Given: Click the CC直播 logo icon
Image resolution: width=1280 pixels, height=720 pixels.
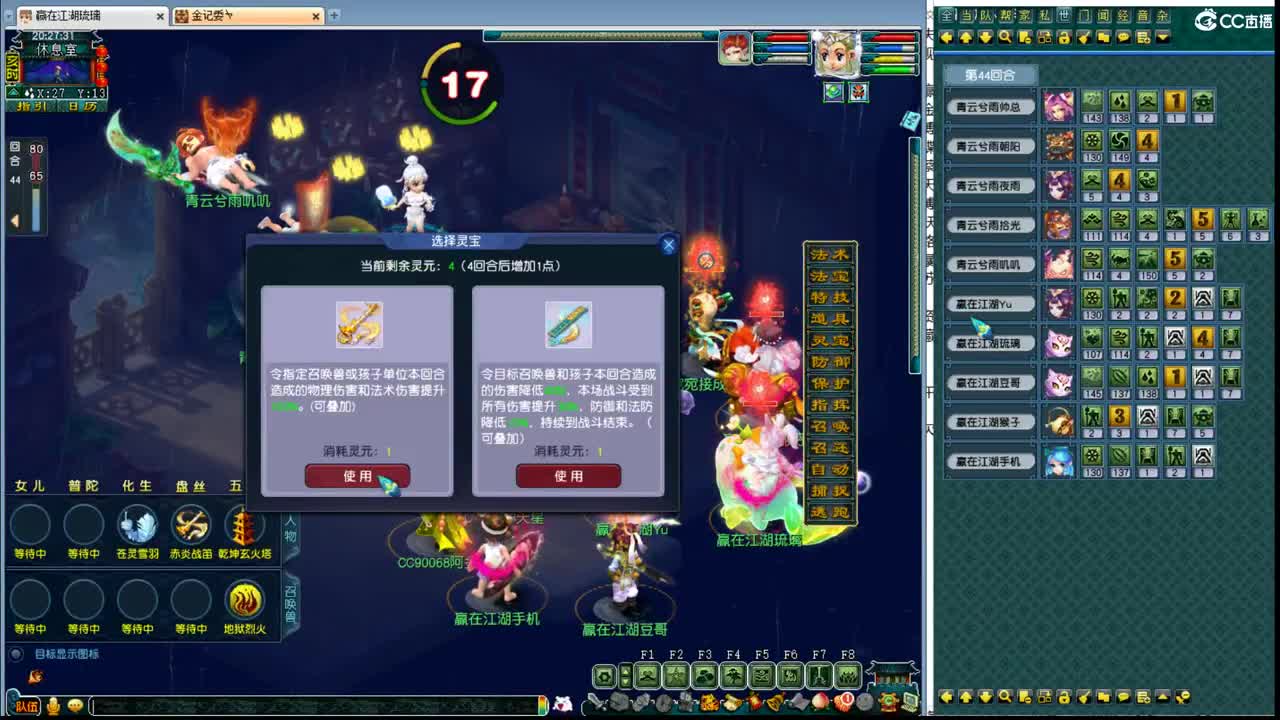Looking at the screenshot, I should pyautogui.click(x=1206, y=19).
